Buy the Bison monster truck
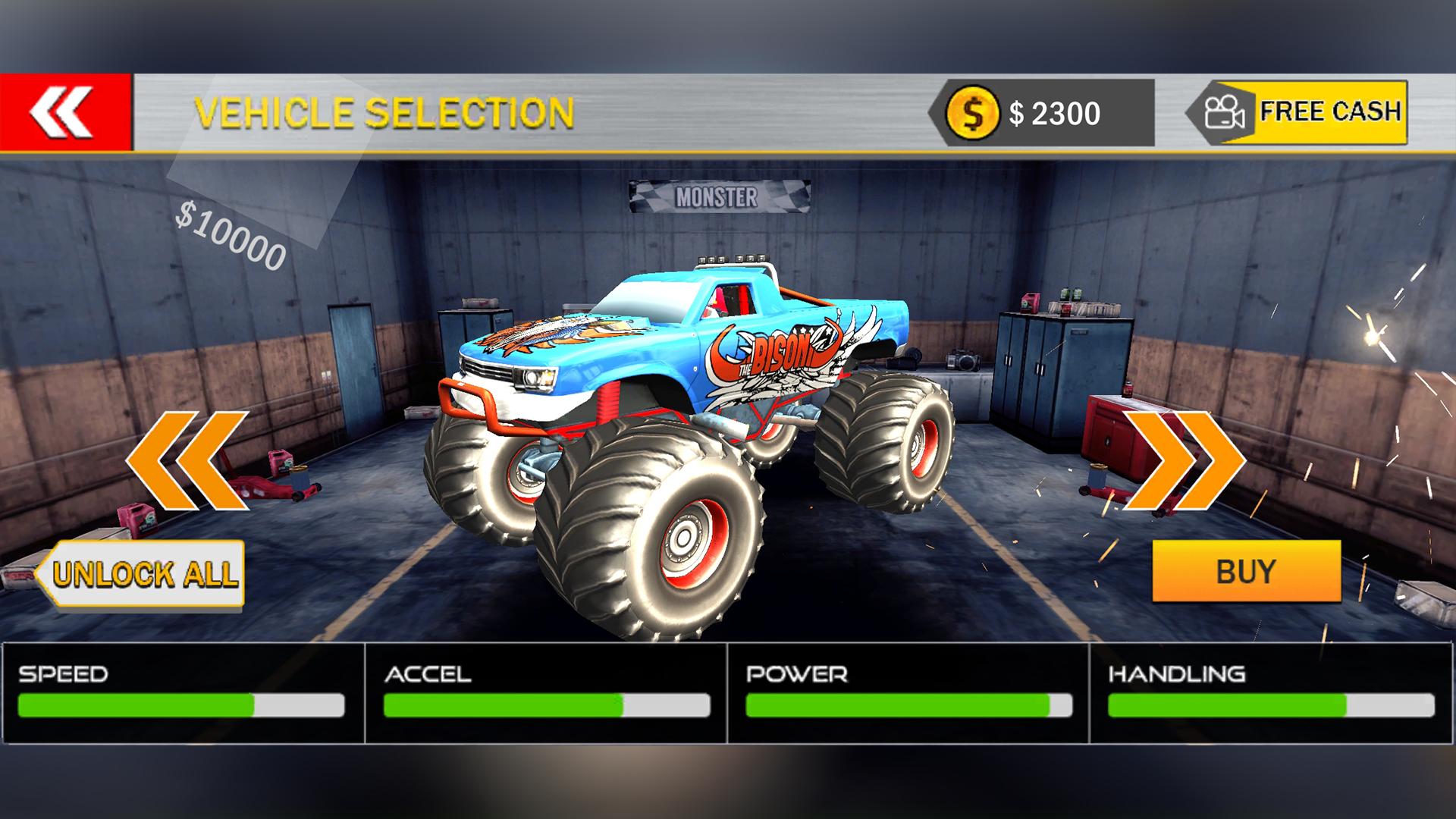 pos(1246,571)
